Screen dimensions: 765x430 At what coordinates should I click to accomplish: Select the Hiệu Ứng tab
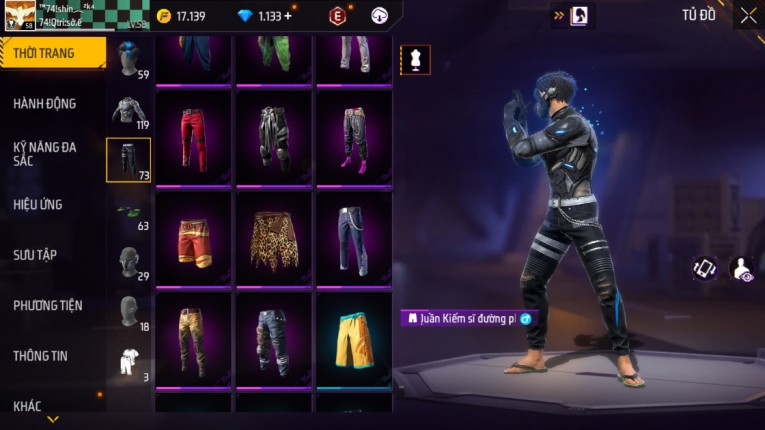(38, 205)
